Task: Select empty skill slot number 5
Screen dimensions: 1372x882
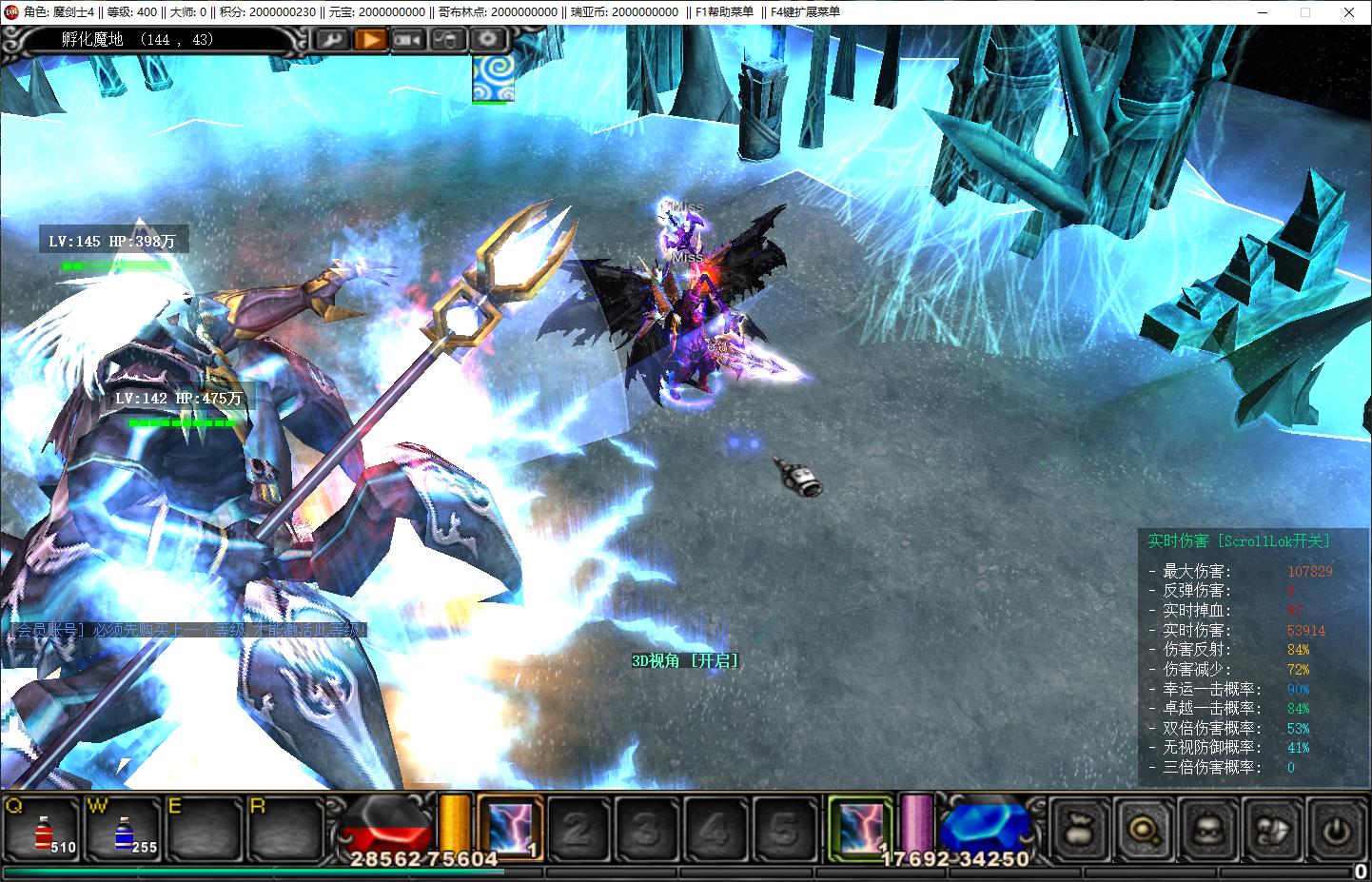Action: tap(785, 831)
